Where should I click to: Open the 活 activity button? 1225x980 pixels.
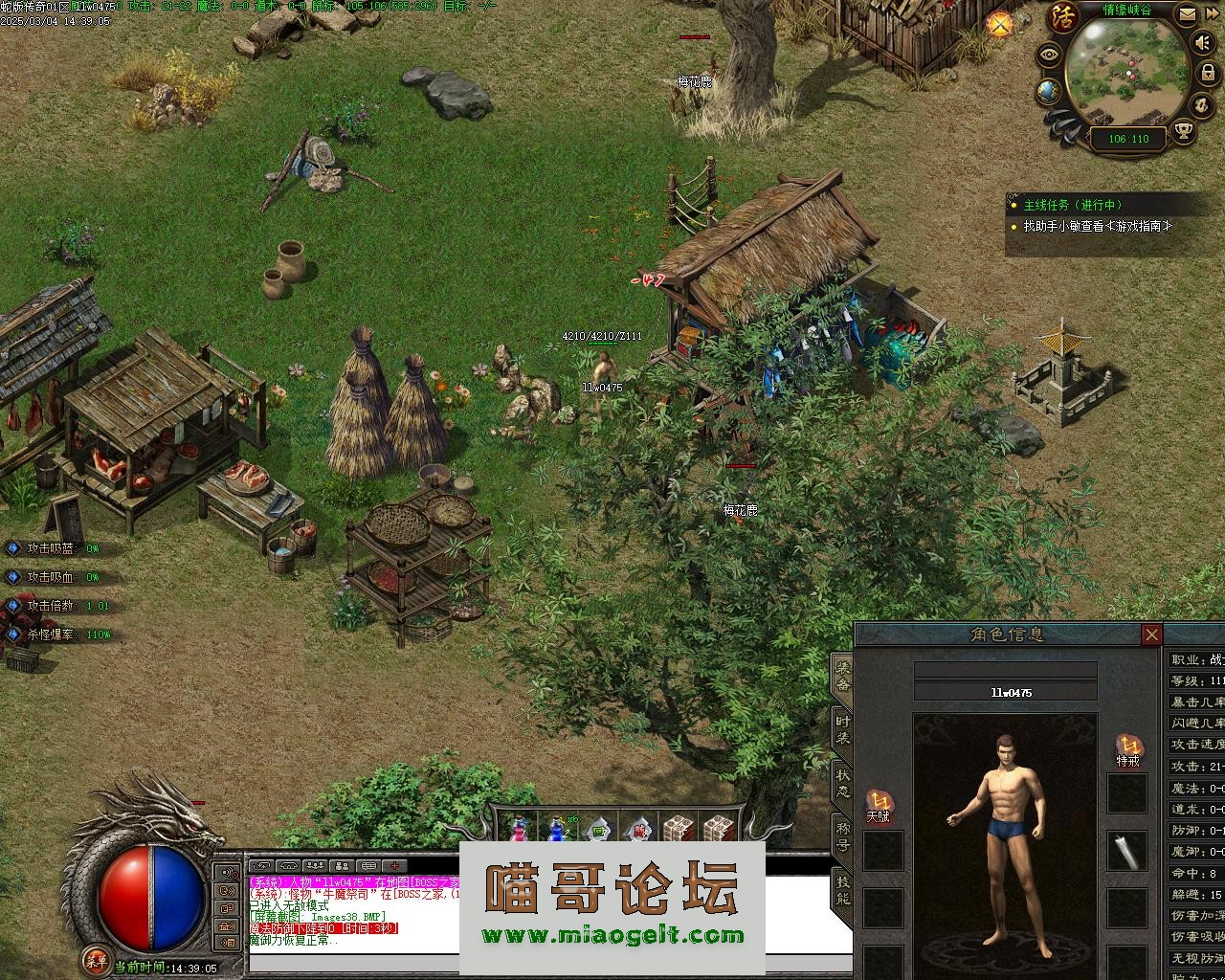pyautogui.click(x=1062, y=16)
